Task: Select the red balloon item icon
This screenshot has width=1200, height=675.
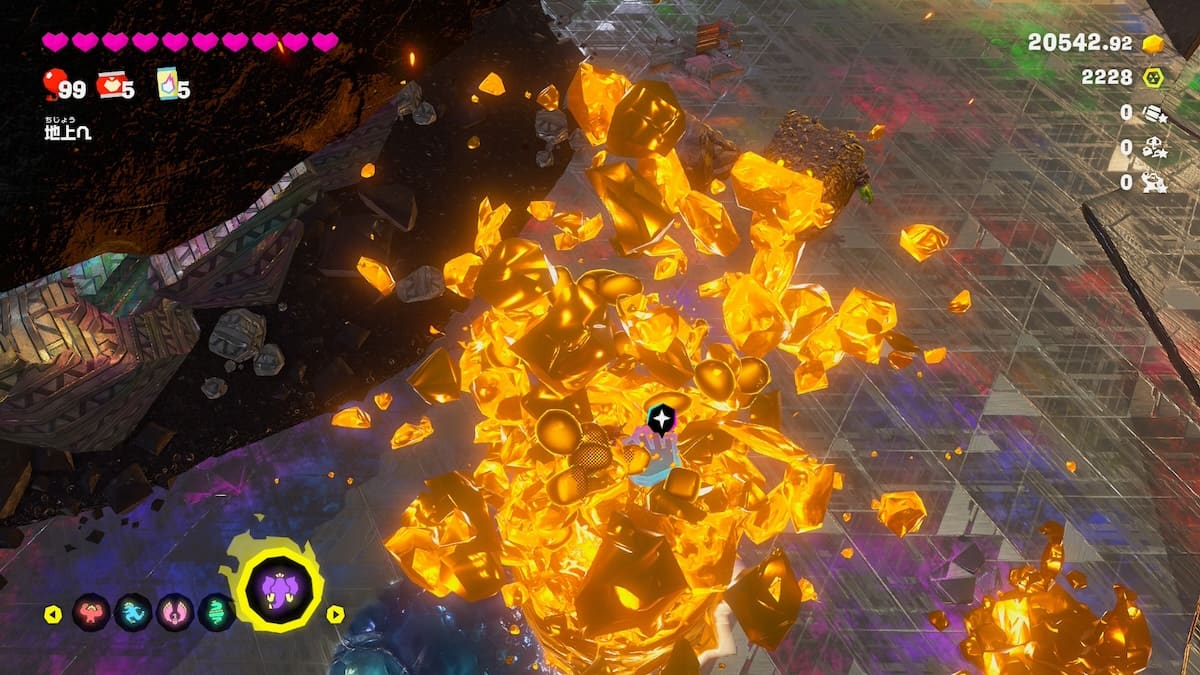Action: click(x=51, y=84)
